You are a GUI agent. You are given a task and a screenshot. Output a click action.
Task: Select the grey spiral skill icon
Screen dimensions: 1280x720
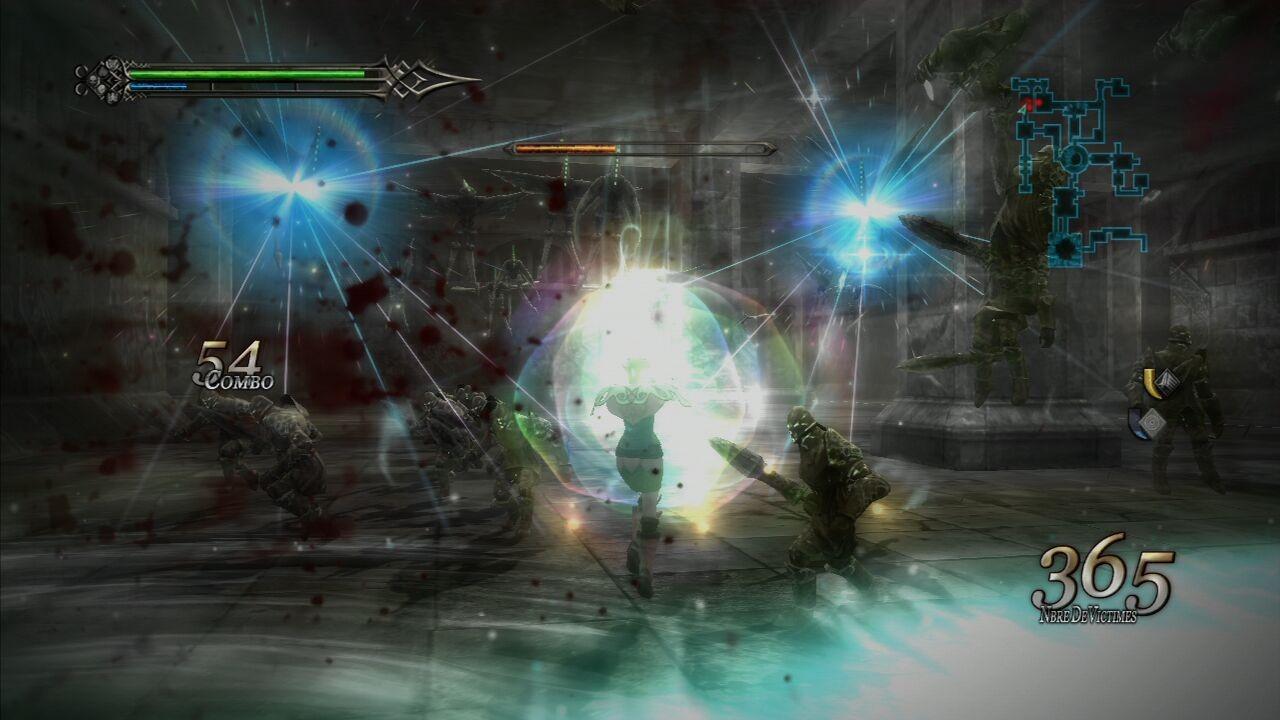pyautogui.click(x=1150, y=422)
